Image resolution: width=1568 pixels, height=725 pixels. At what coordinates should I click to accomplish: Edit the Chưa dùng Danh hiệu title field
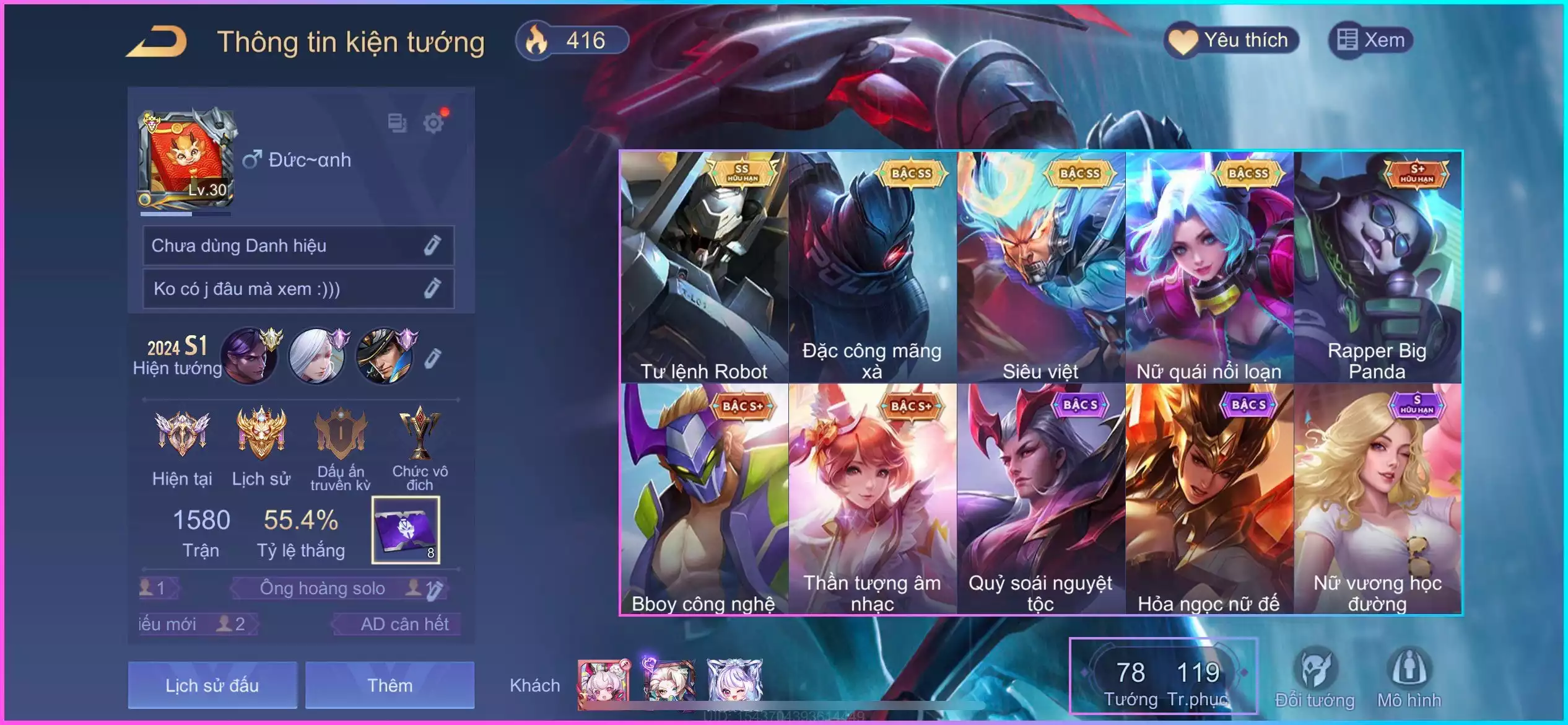pyautogui.click(x=432, y=245)
